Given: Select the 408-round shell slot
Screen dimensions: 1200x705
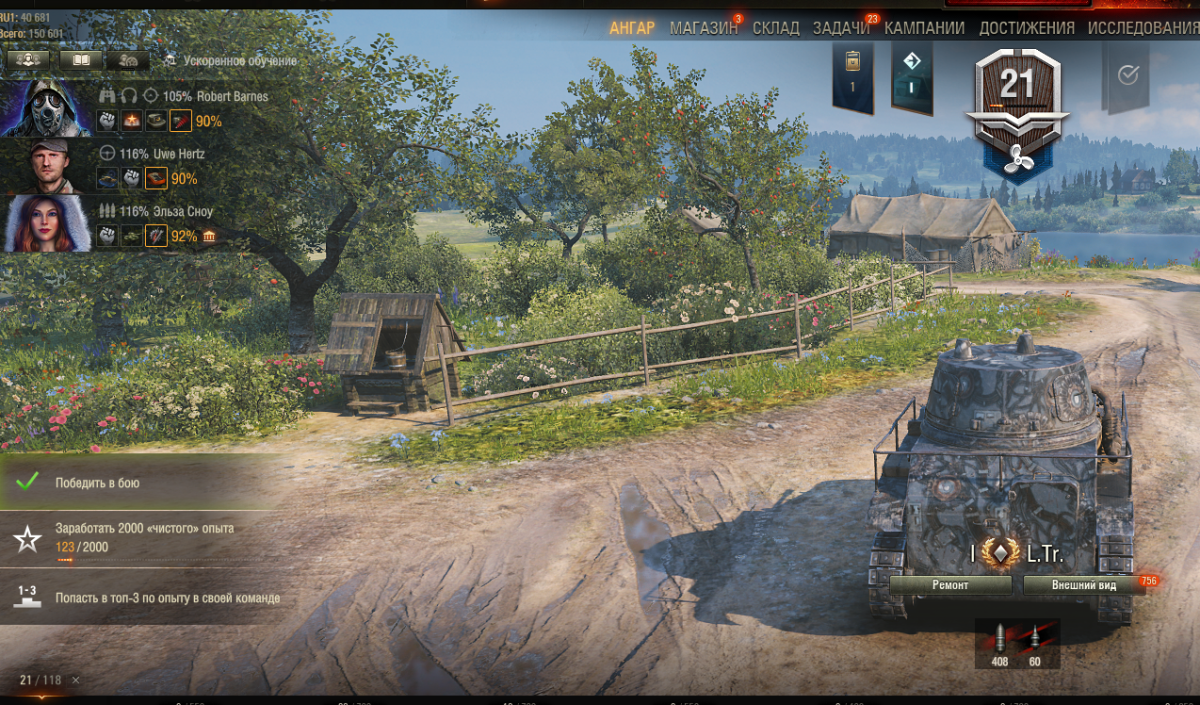Looking at the screenshot, I should (x=999, y=643).
